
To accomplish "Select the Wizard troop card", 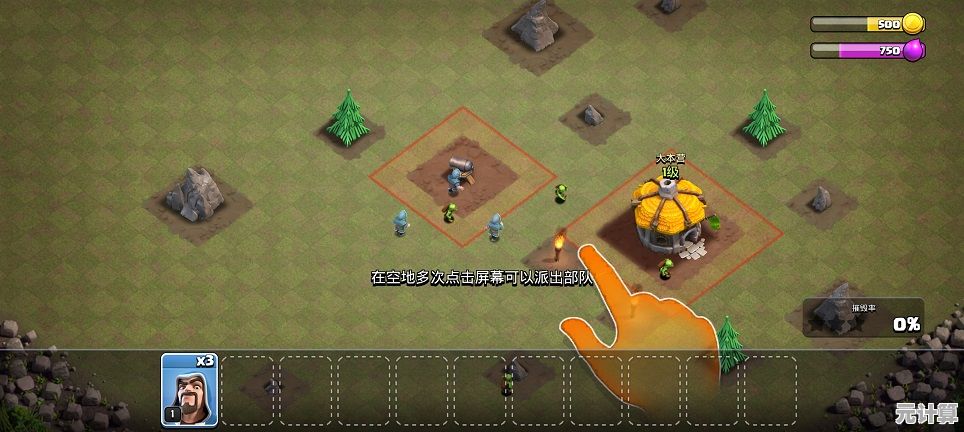I will (189, 390).
